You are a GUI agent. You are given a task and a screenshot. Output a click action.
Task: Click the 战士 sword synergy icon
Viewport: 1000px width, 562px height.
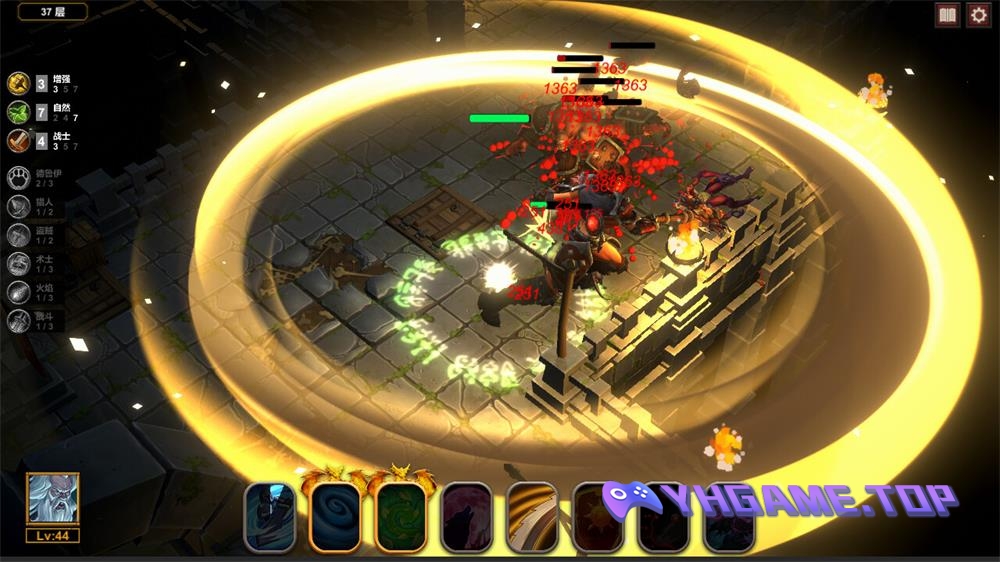pos(17,141)
